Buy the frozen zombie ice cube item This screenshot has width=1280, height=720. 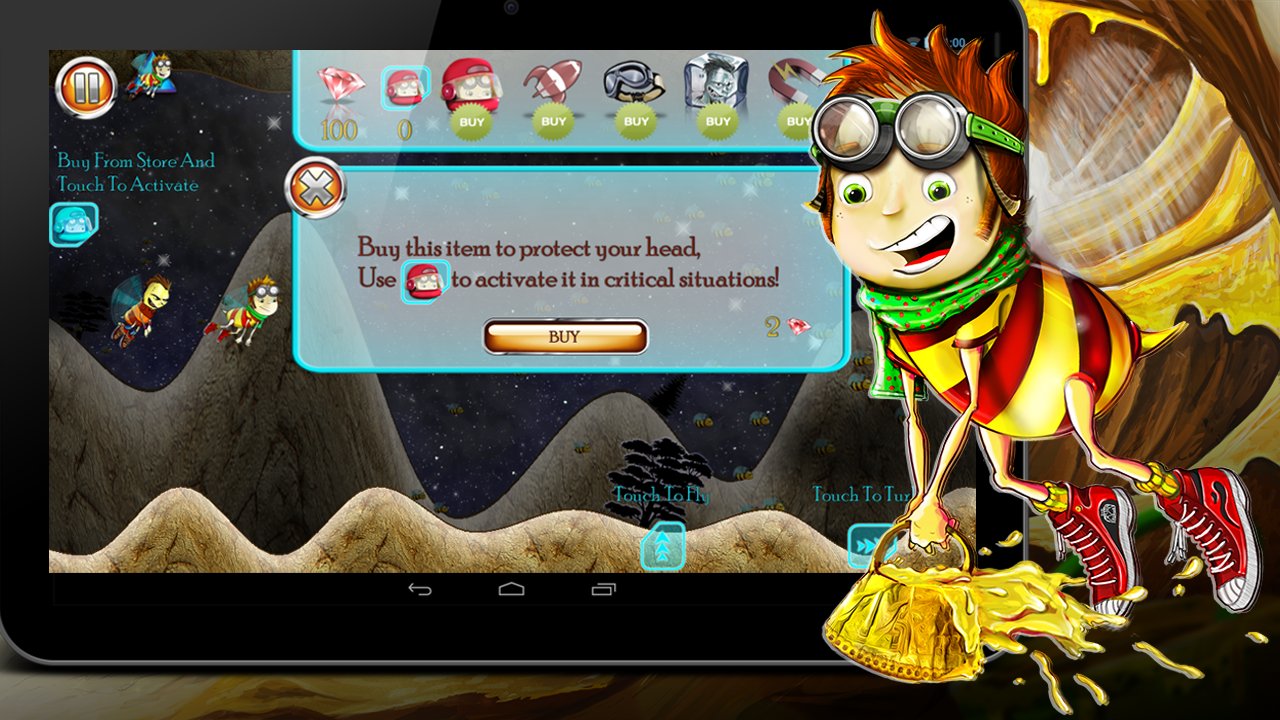click(x=718, y=121)
